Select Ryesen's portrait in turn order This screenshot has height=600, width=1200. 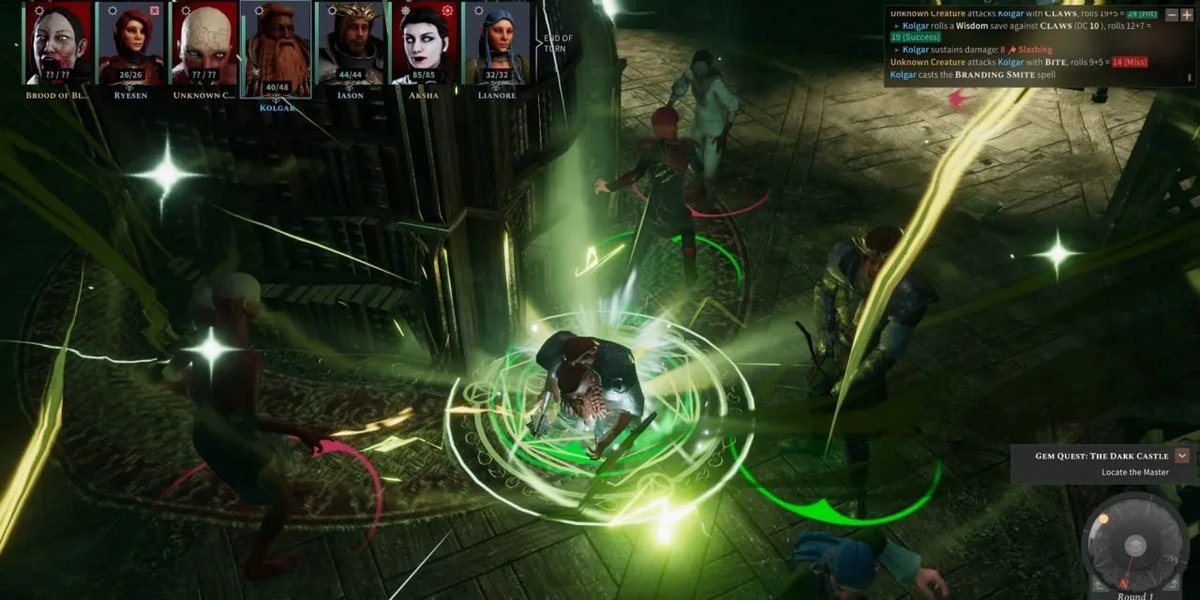tap(131, 43)
